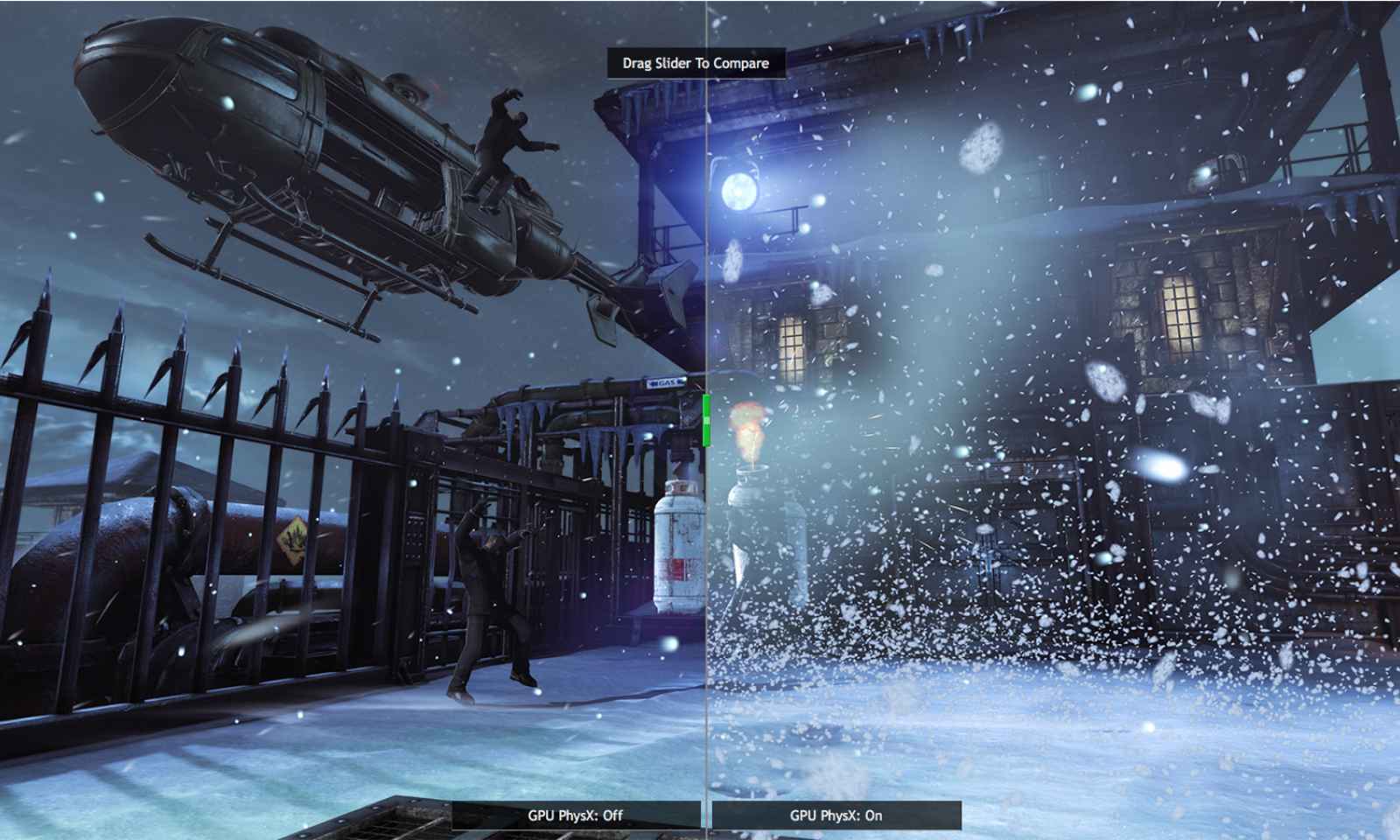Click the green comparison slider handle
This screenshot has height=840, width=1400.
click(x=706, y=420)
